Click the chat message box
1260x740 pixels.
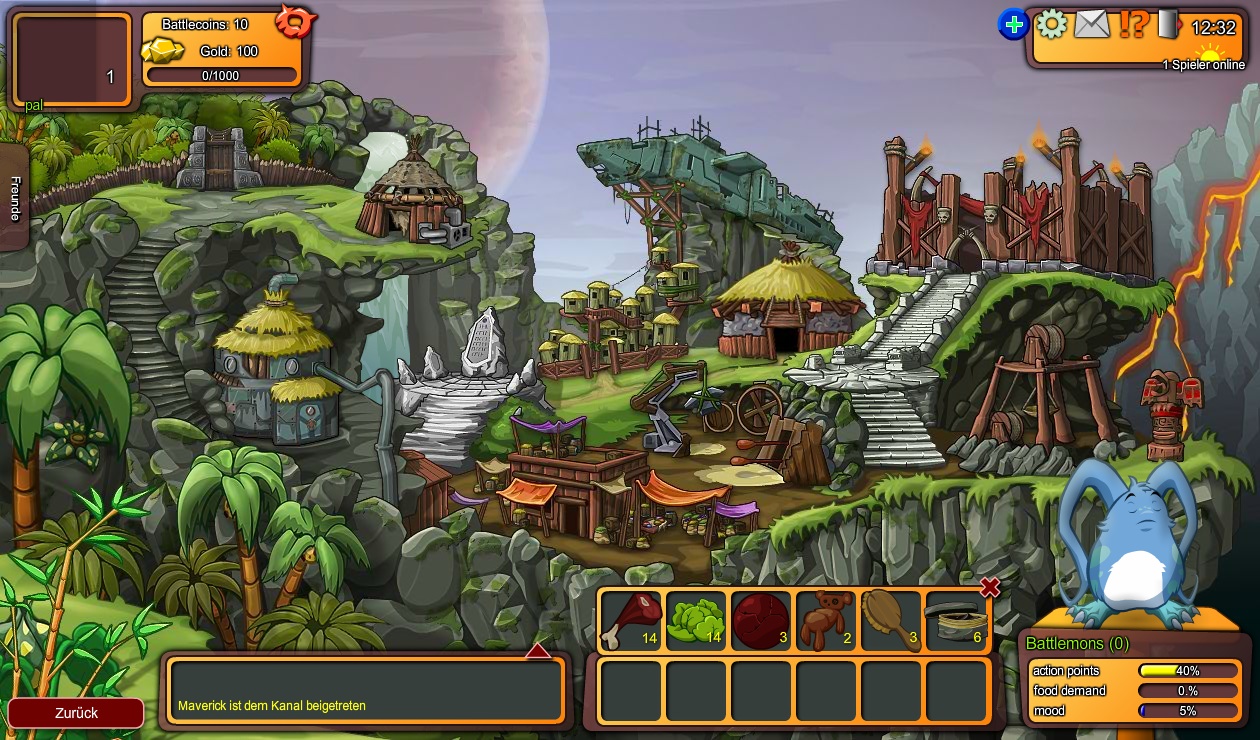(x=365, y=690)
